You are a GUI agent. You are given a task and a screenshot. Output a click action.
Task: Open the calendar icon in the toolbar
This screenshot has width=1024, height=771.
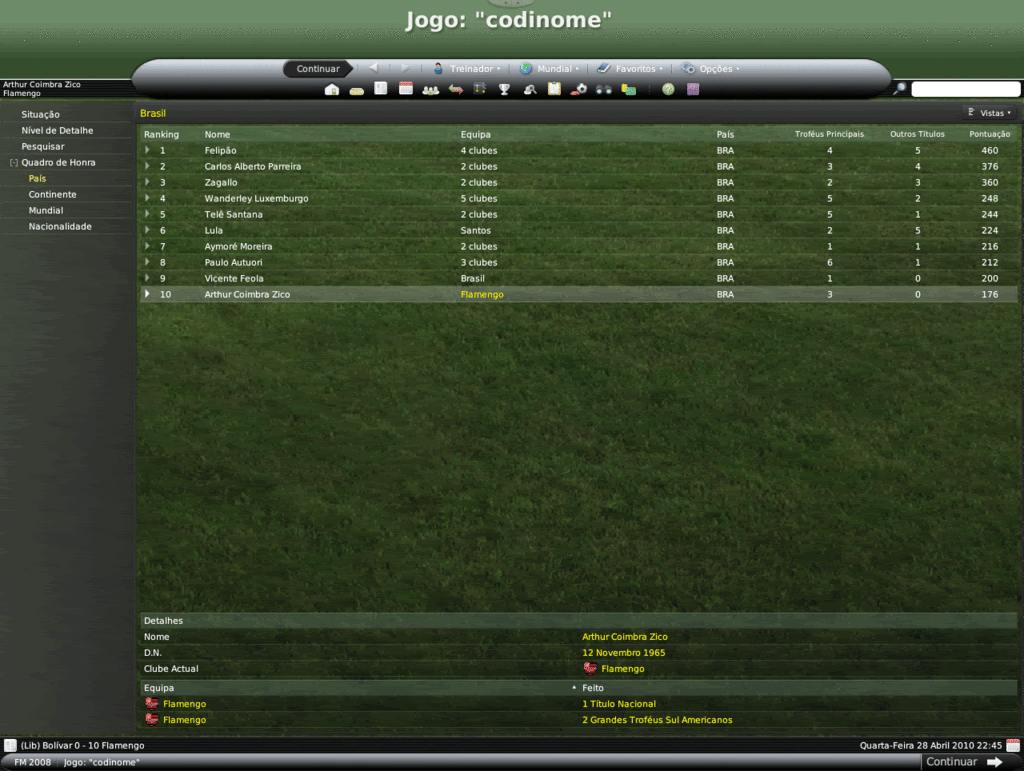point(406,89)
